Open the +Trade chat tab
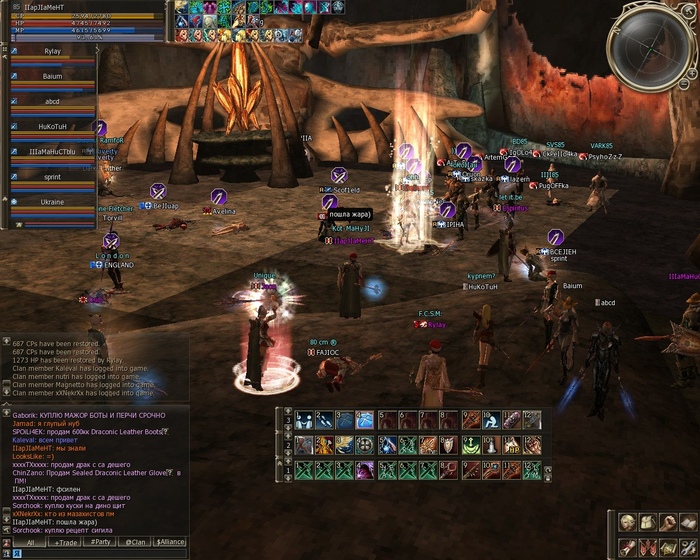Screen dimensions: 700x560 (x=67, y=542)
